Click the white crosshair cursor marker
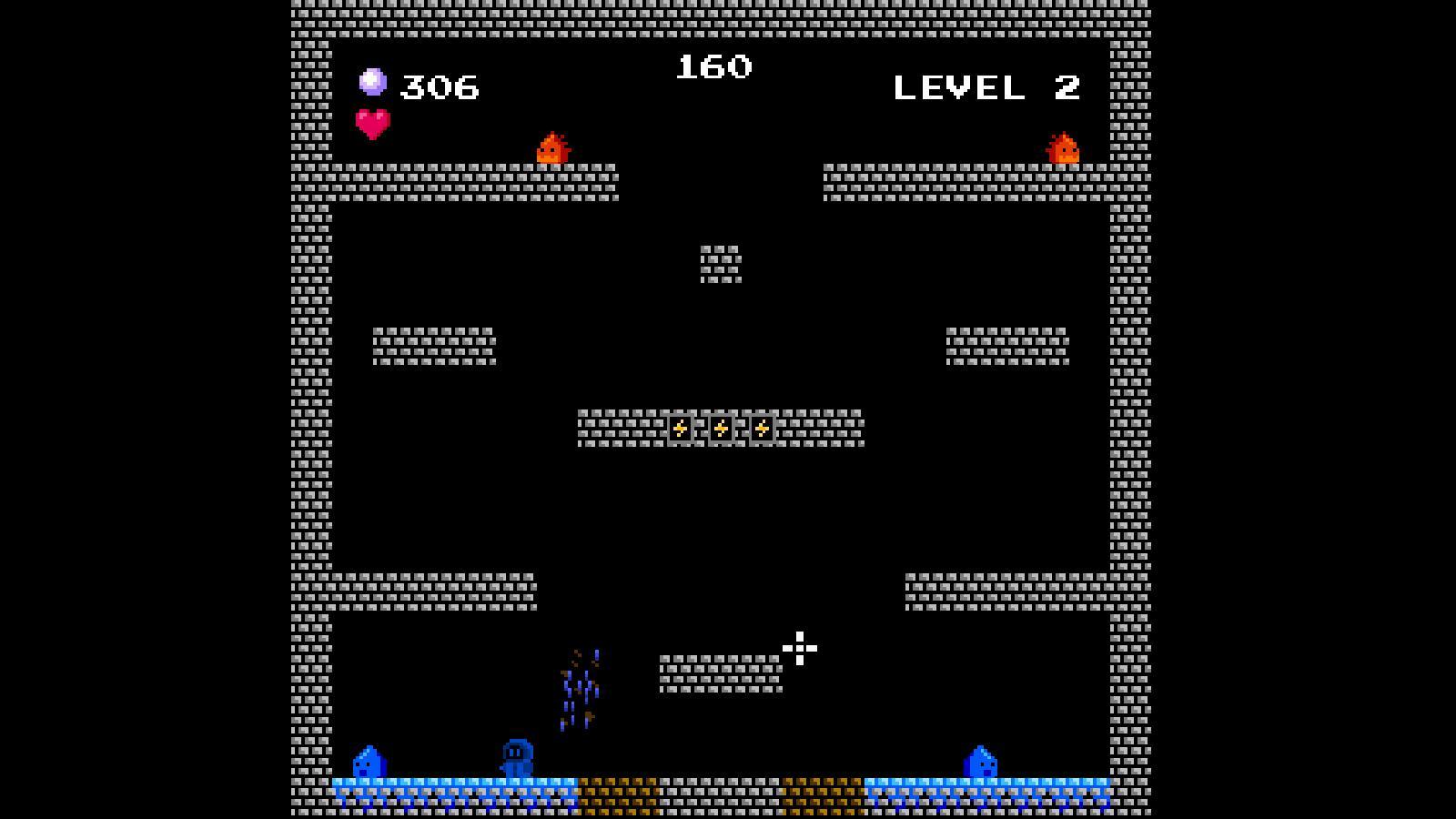Viewport: 1456px width, 819px height. pyautogui.click(x=799, y=648)
